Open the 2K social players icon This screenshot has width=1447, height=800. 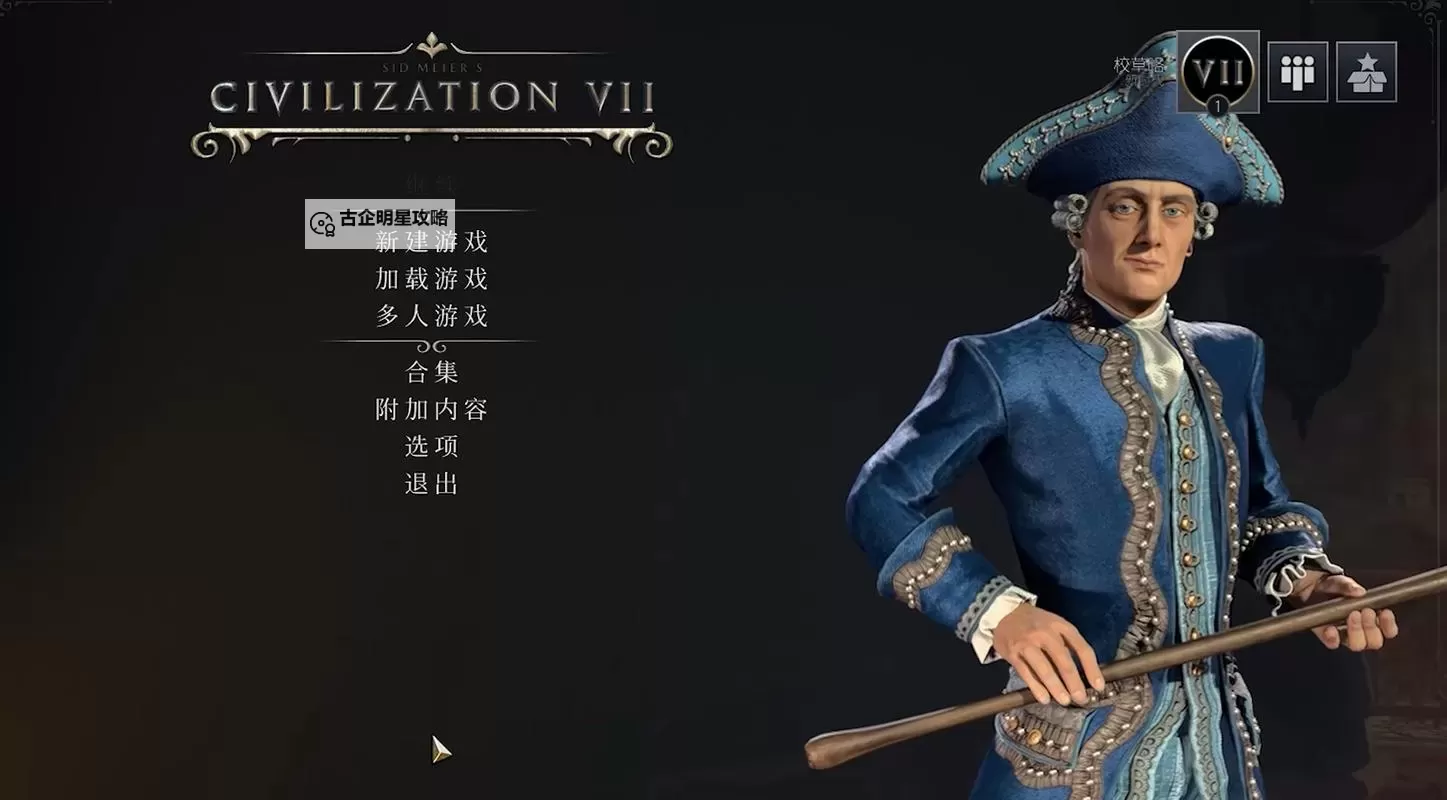(x=1297, y=71)
